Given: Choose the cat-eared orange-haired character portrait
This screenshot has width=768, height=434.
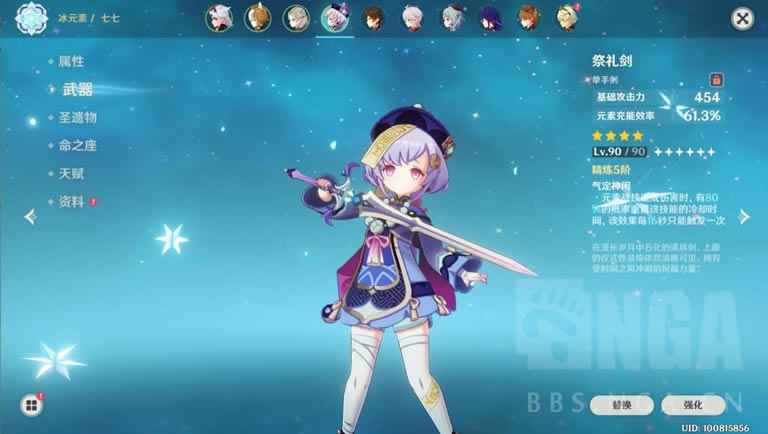Looking at the screenshot, I should [x=256, y=18].
